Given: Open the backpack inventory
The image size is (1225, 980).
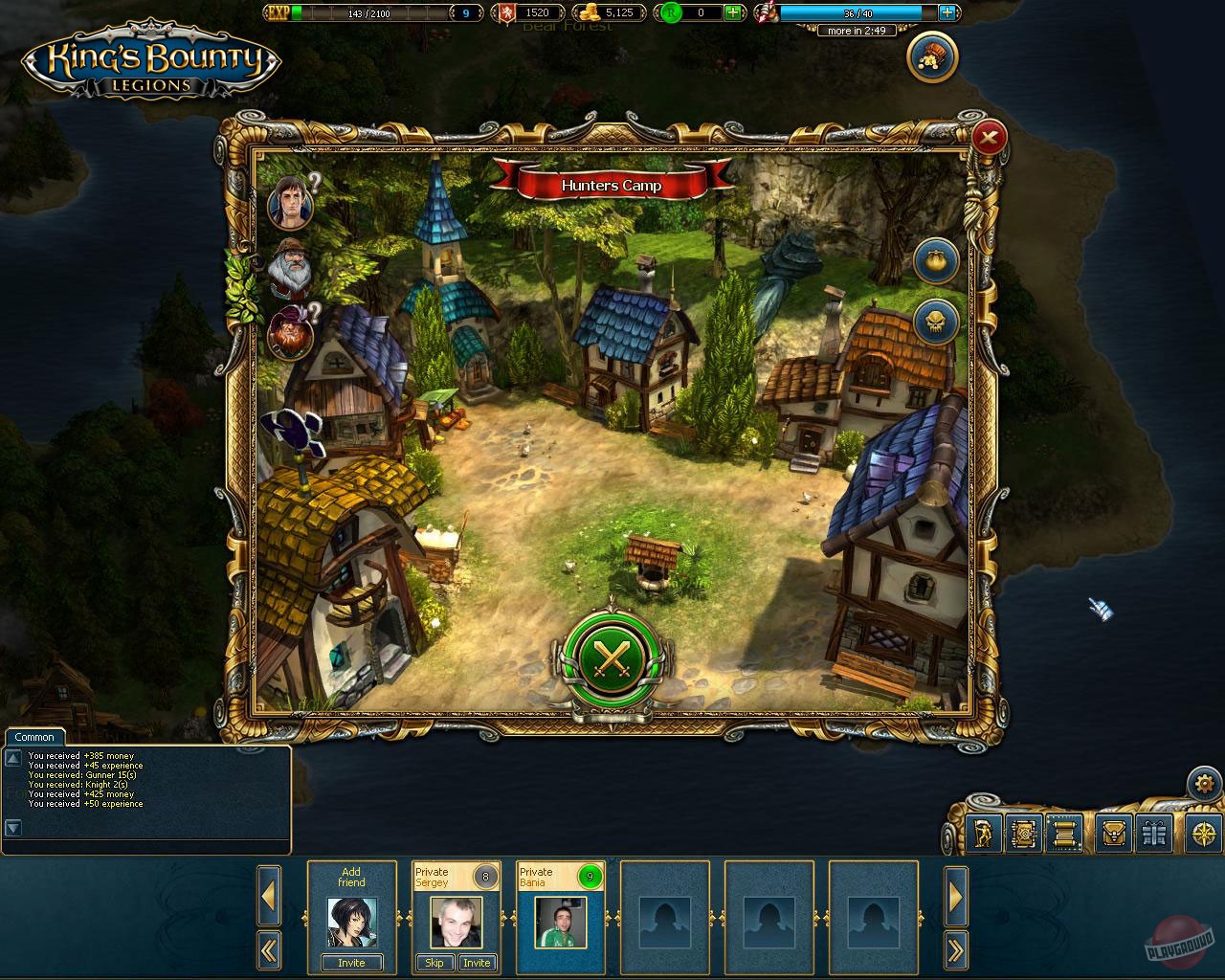Looking at the screenshot, I should click(1115, 834).
